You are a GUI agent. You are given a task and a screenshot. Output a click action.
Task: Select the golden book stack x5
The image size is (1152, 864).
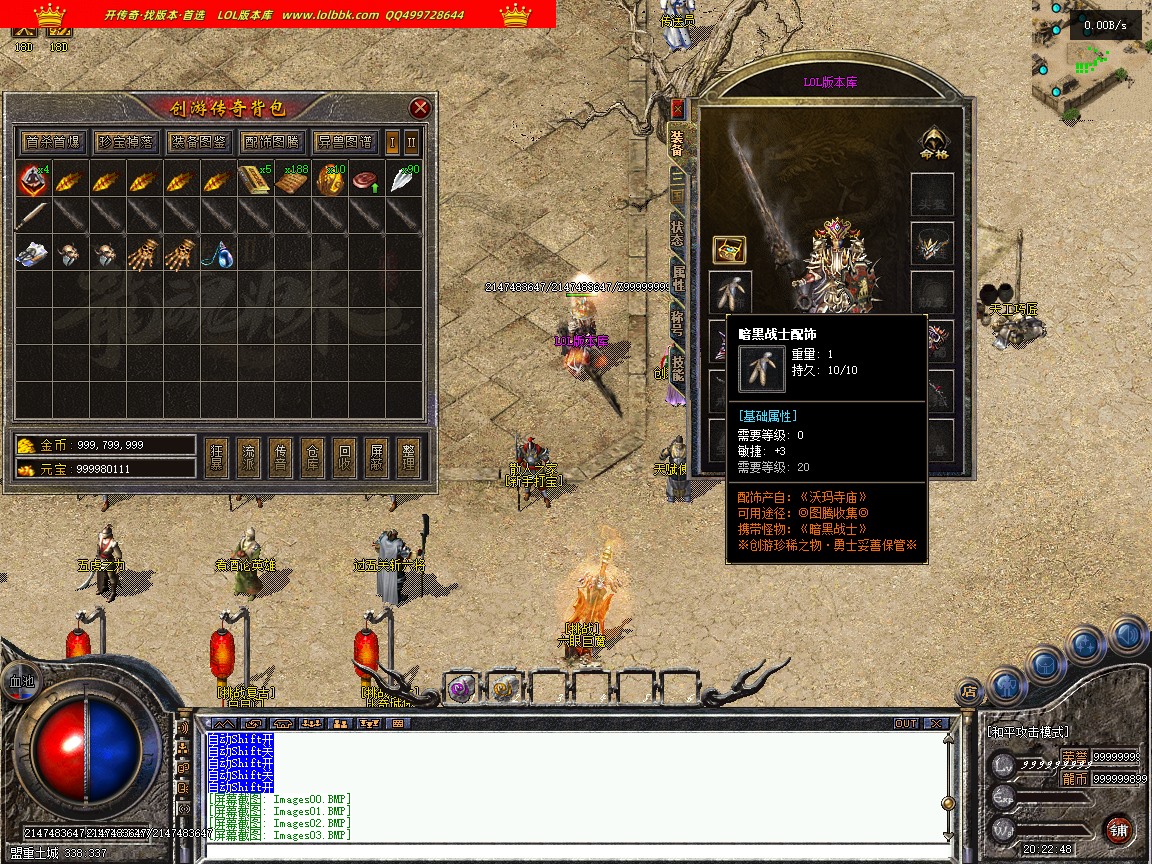pos(254,180)
